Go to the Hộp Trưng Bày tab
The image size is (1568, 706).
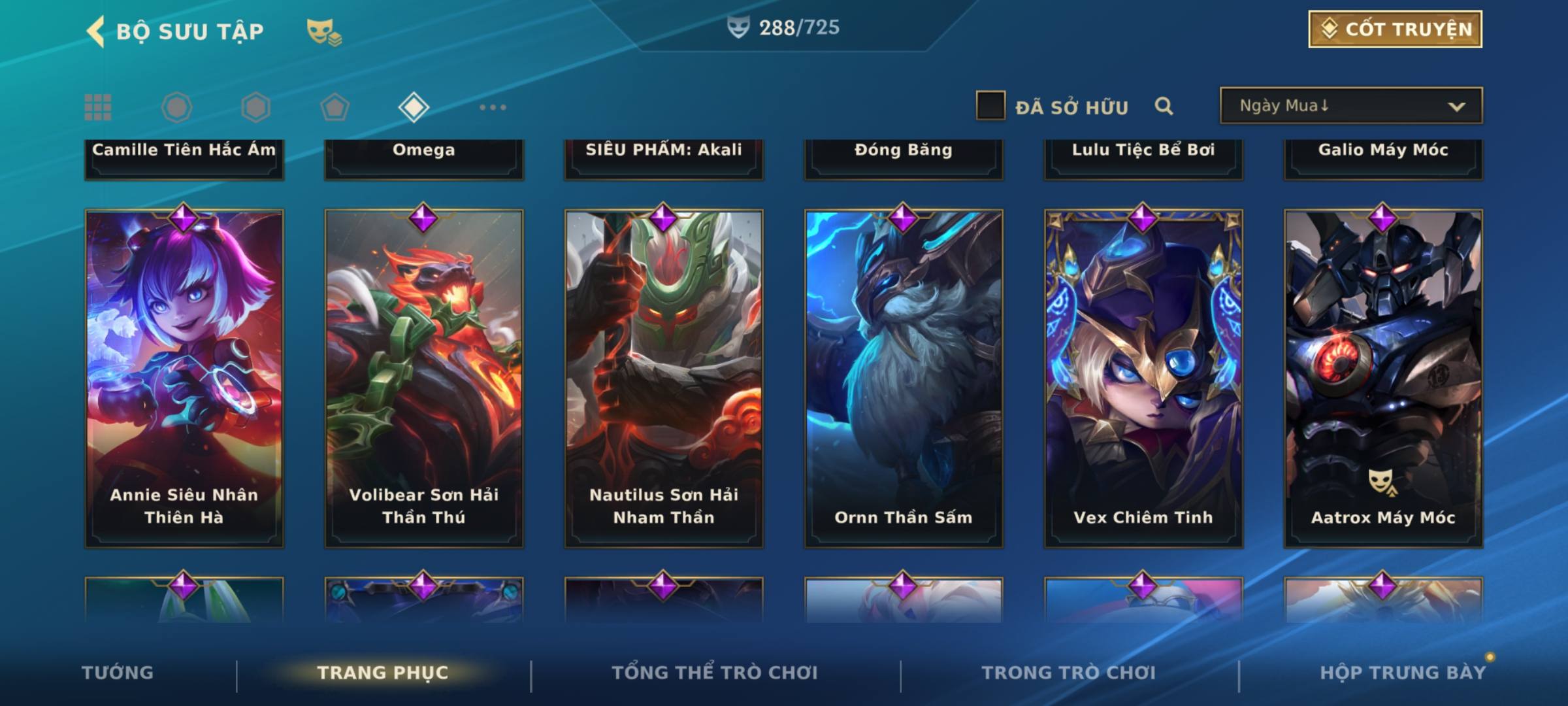[x=1403, y=673]
